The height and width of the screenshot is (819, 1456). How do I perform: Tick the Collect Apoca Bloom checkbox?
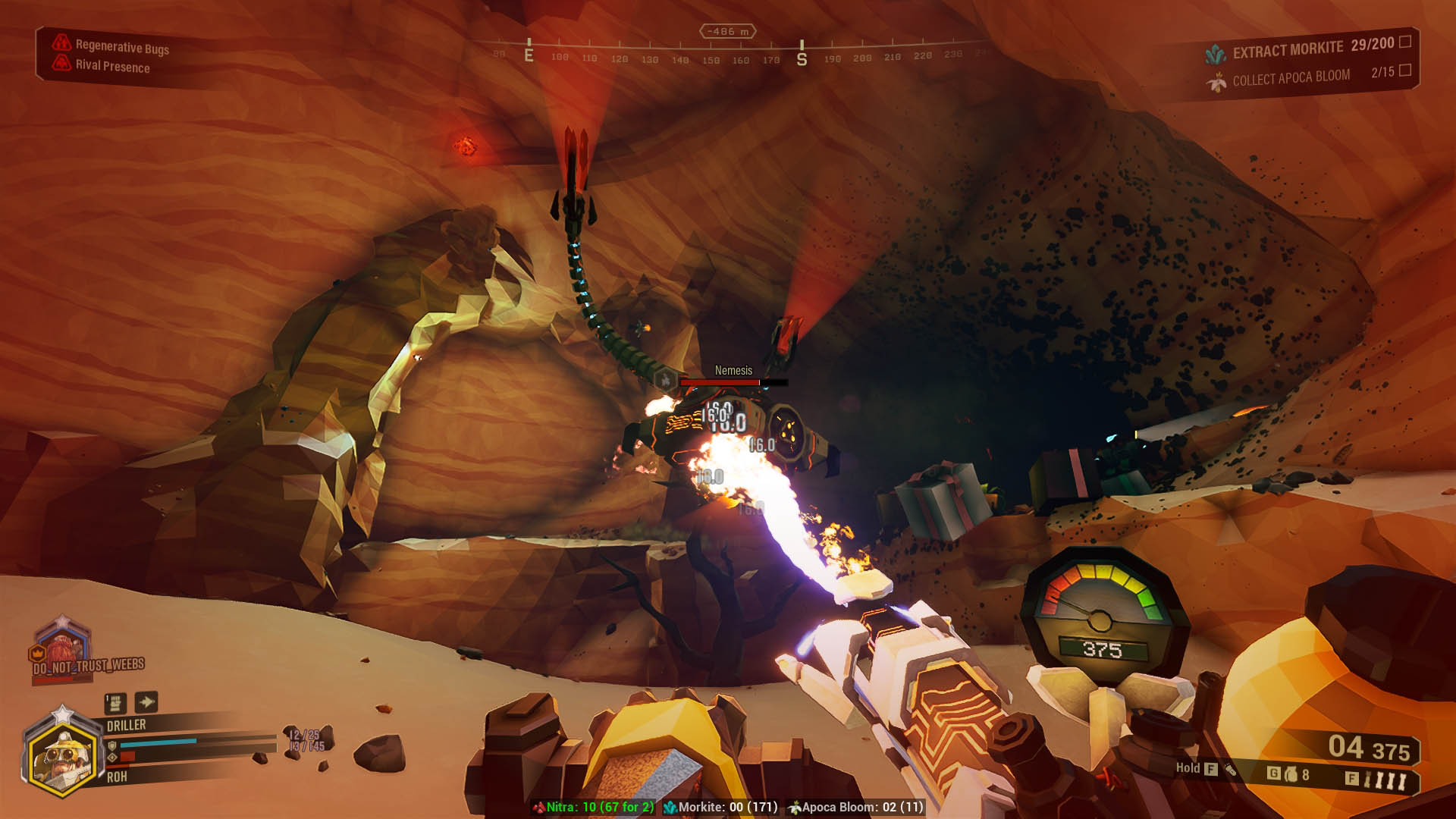click(x=1405, y=71)
